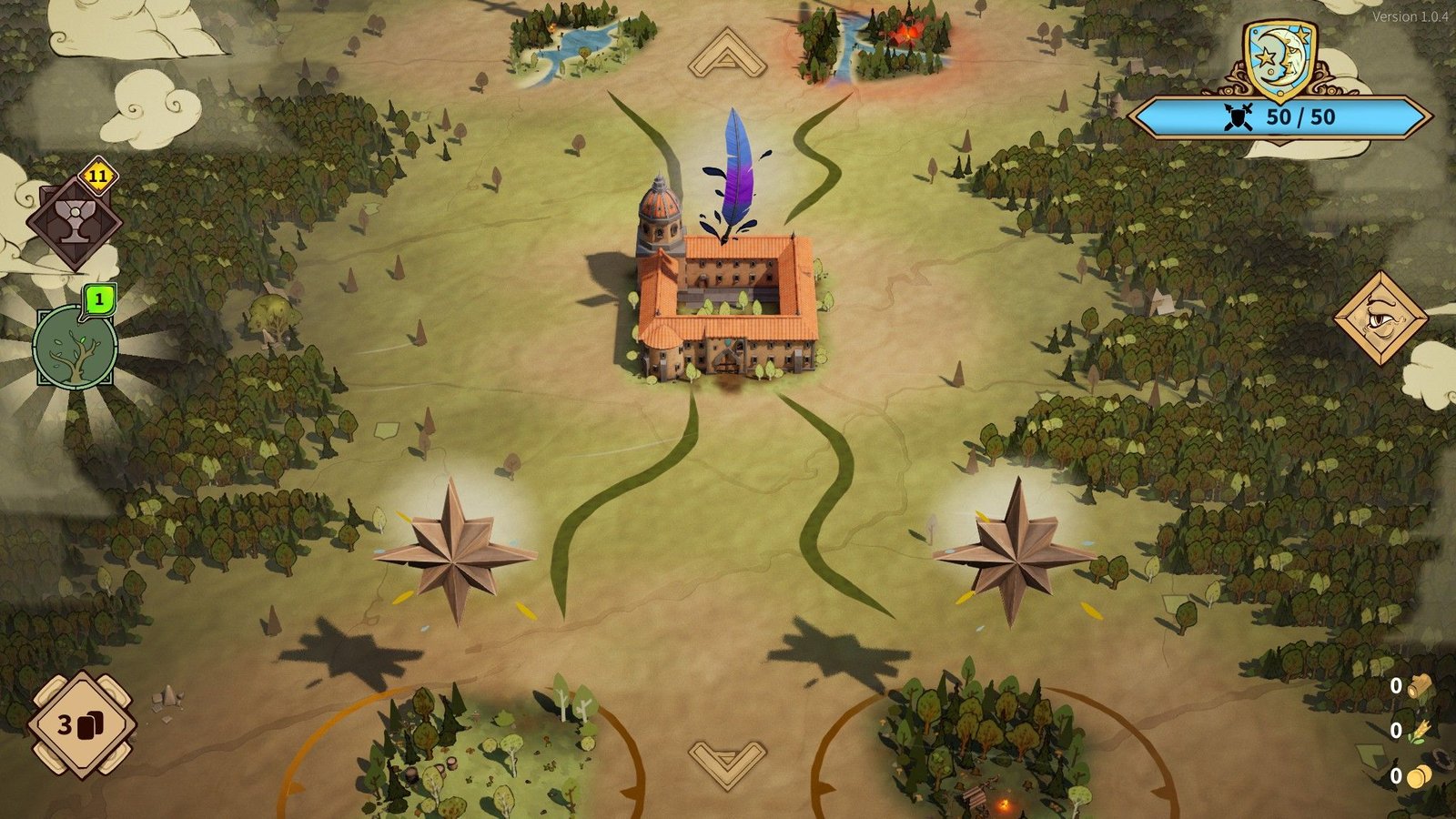Choose the burning forest map node

[875, 43]
